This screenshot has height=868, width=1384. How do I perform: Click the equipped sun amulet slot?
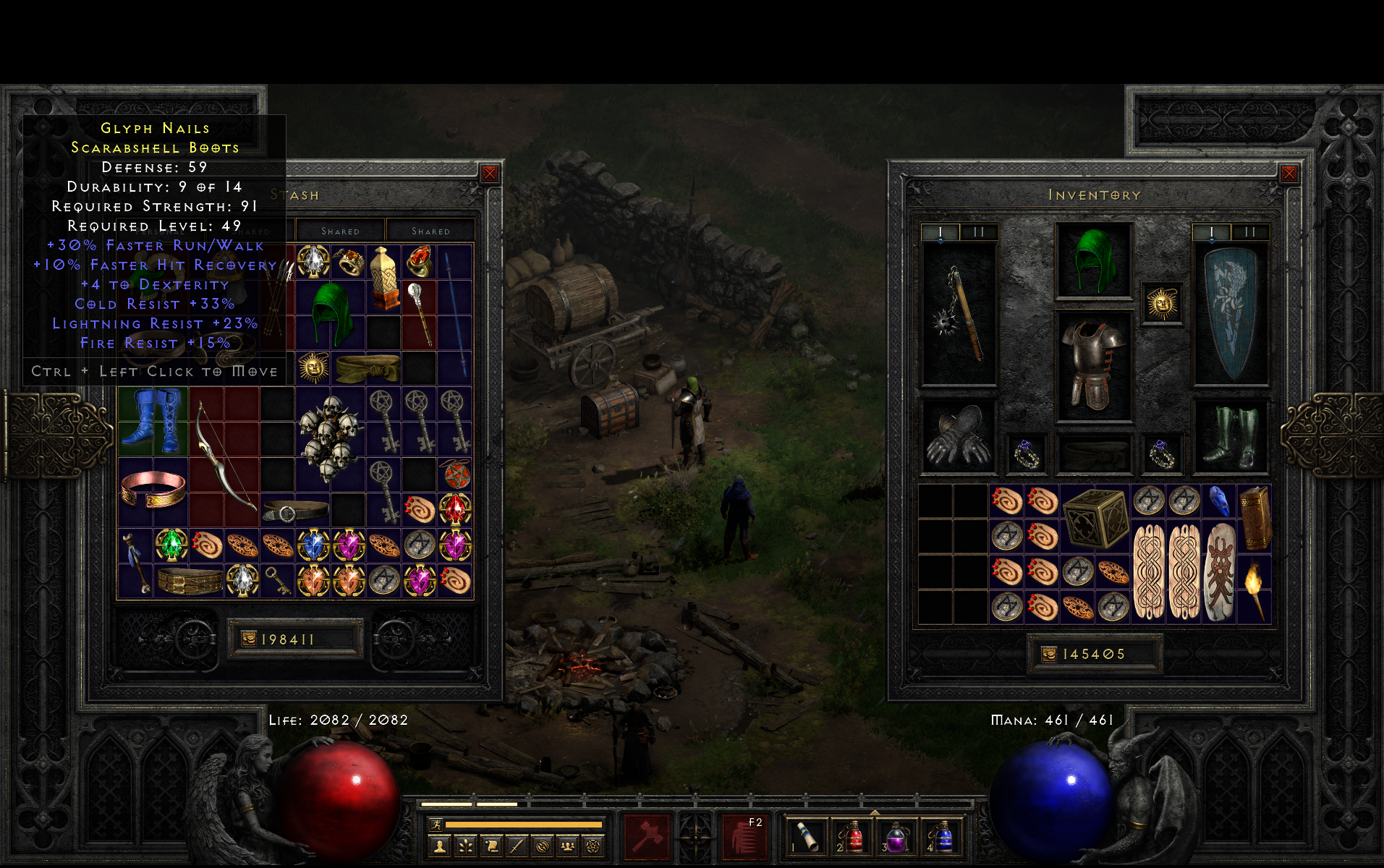1162,304
